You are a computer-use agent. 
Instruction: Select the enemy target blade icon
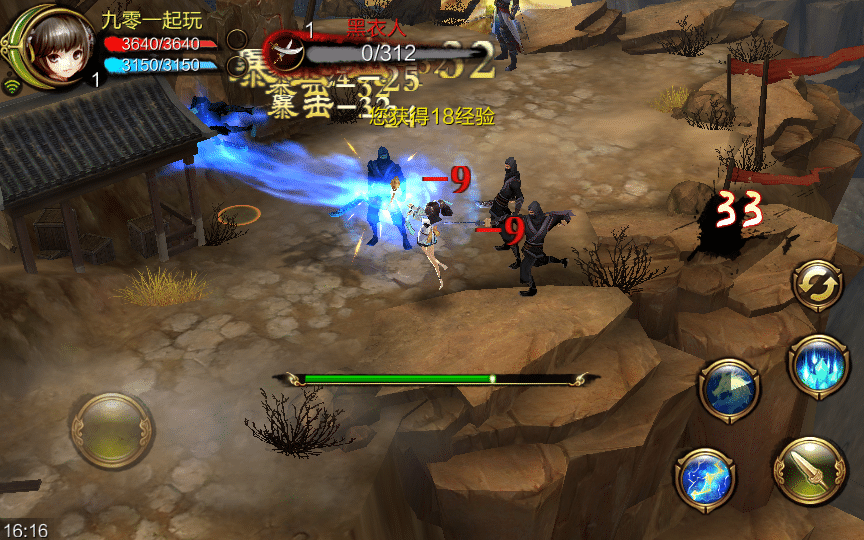pos(286,50)
